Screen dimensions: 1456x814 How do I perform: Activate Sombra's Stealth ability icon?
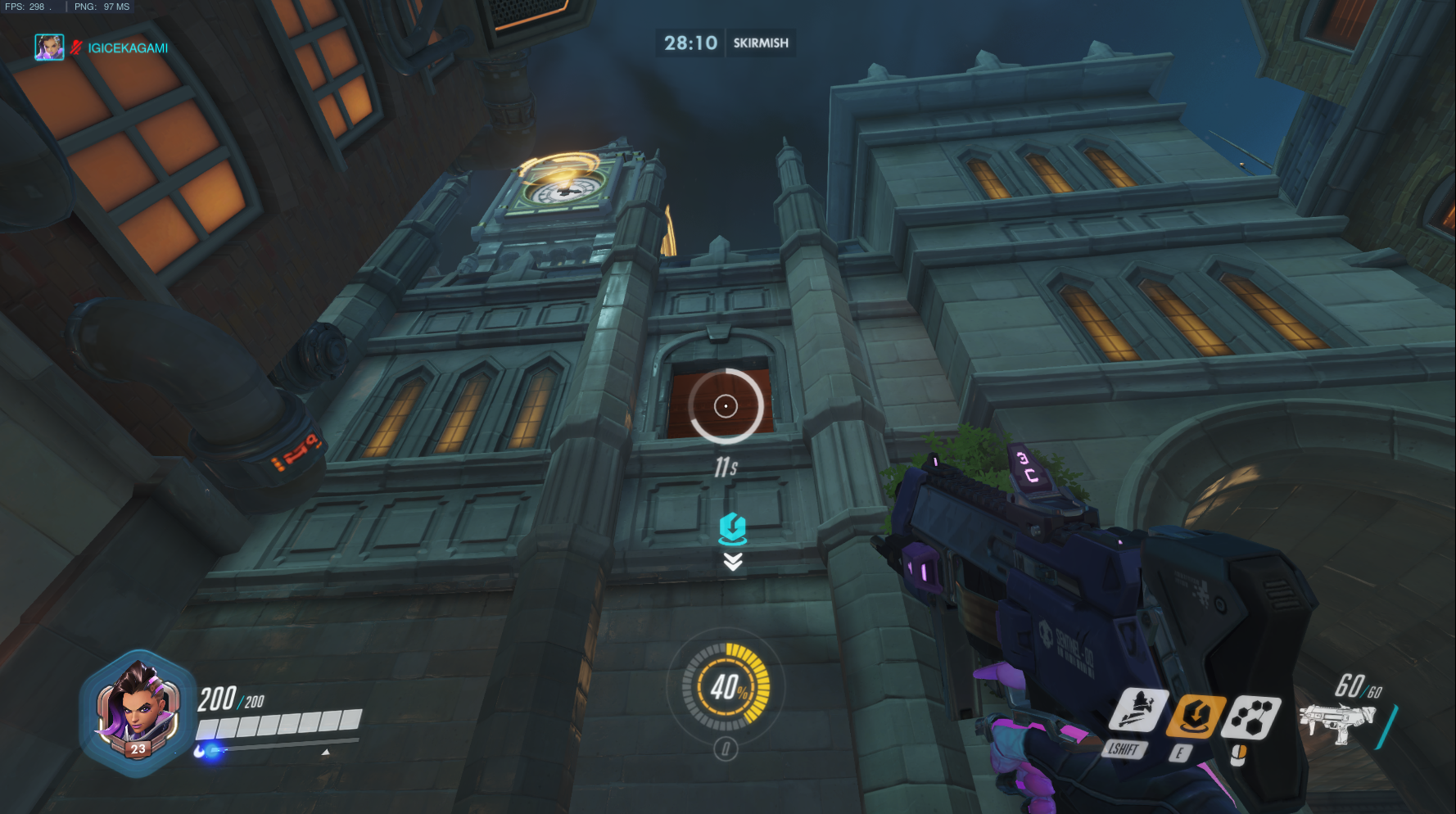coord(1137,710)
